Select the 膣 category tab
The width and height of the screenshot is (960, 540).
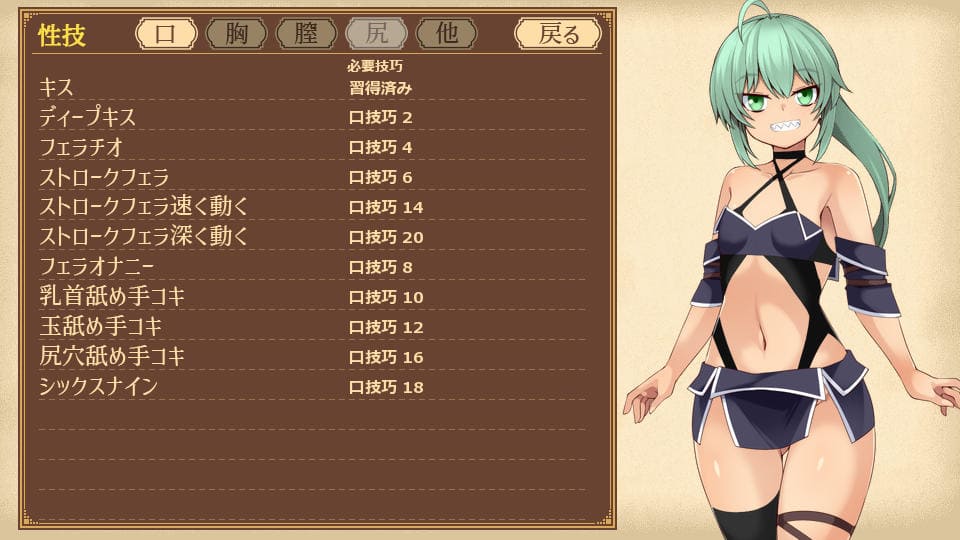pos(306,34)
